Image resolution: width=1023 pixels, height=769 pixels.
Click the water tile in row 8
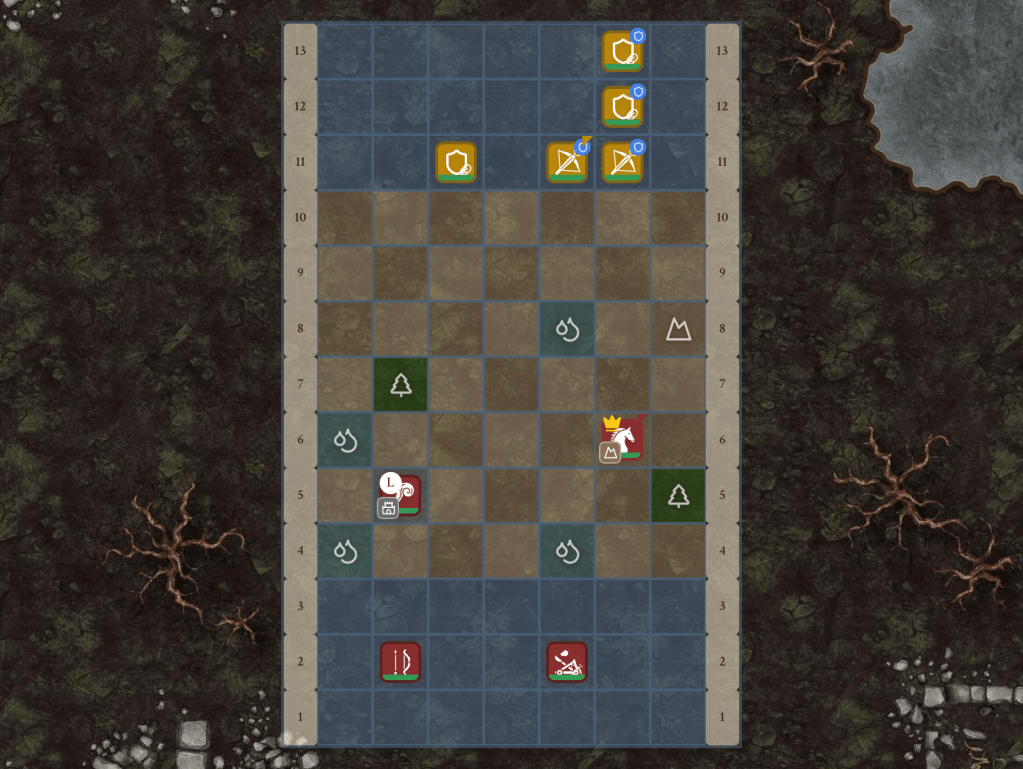click(x=567, y=329)
